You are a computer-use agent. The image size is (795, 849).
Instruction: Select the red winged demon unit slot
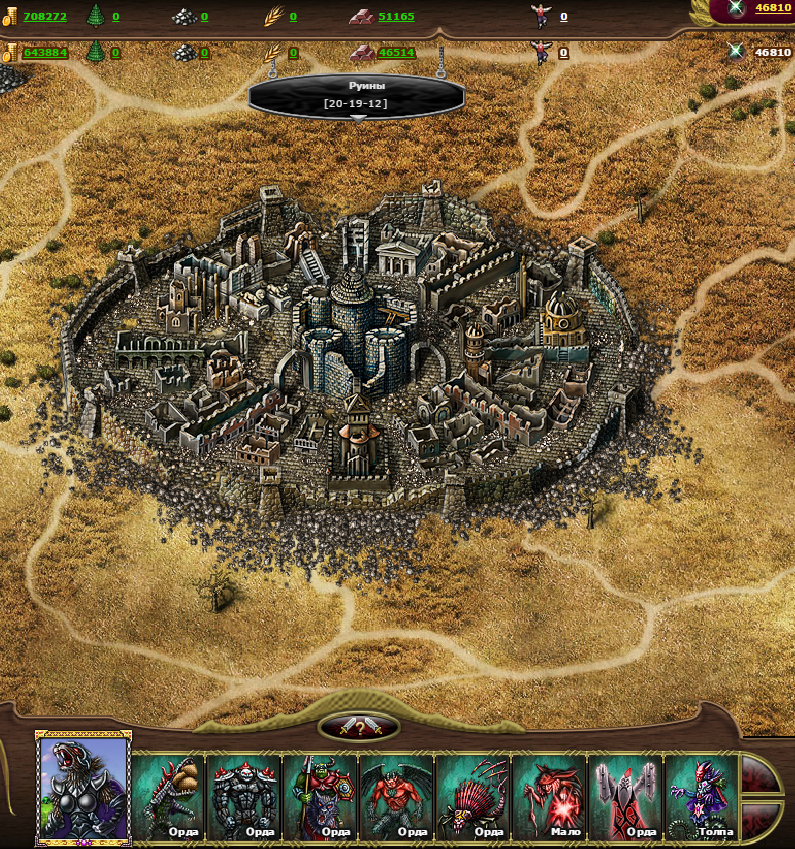pos(396,796)
